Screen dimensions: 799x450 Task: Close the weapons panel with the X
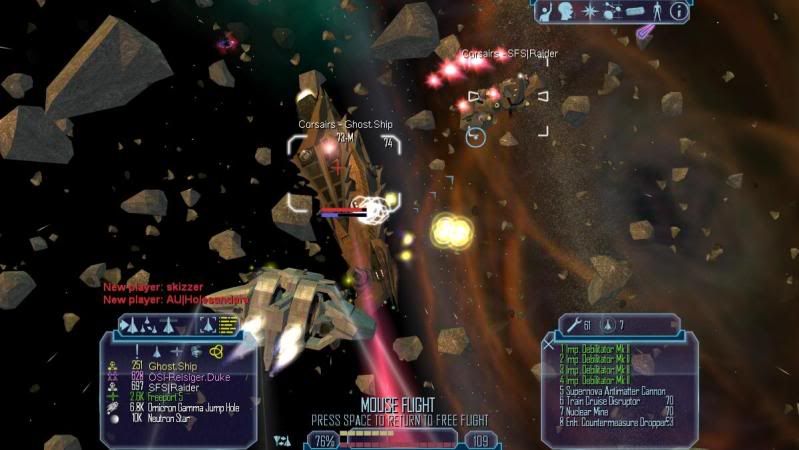click(548, 343)
